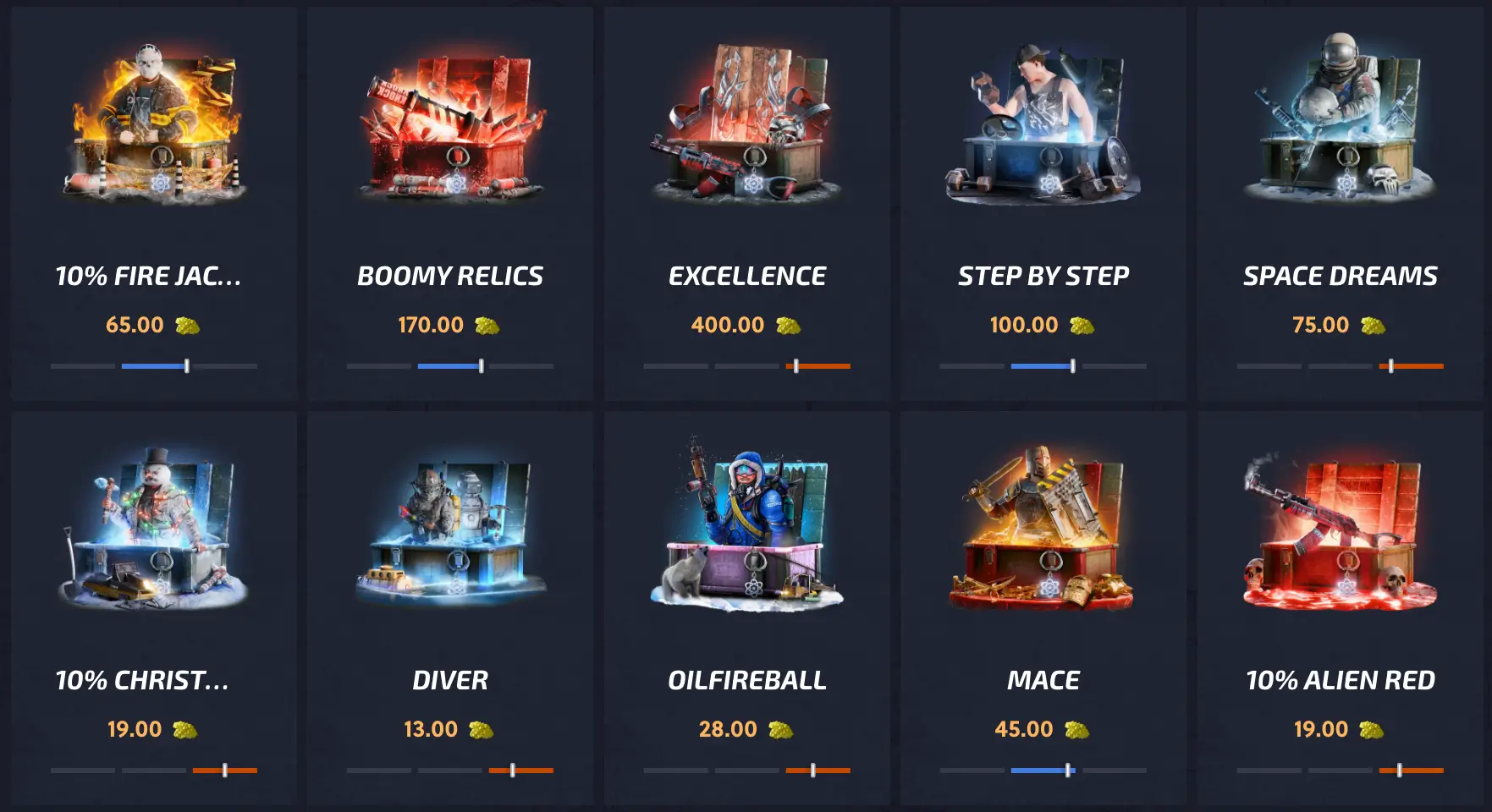Image resolution: width=1492 pixels, height=812 pixels.
Task: Click the slider track under 10% CHRIST... crate
Action: [152, 771]
